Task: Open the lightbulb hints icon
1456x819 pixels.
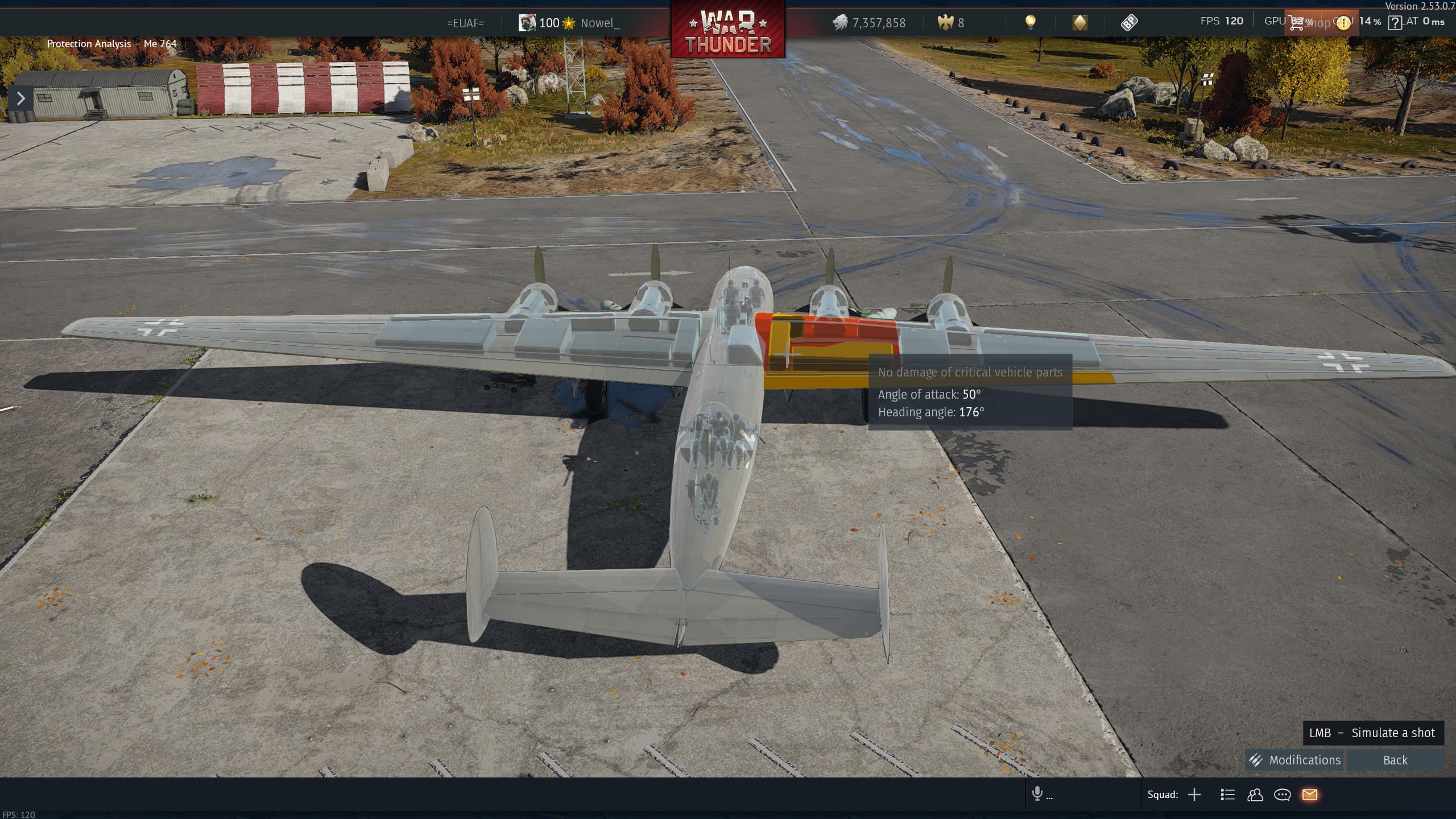Action: (1030, 22)
